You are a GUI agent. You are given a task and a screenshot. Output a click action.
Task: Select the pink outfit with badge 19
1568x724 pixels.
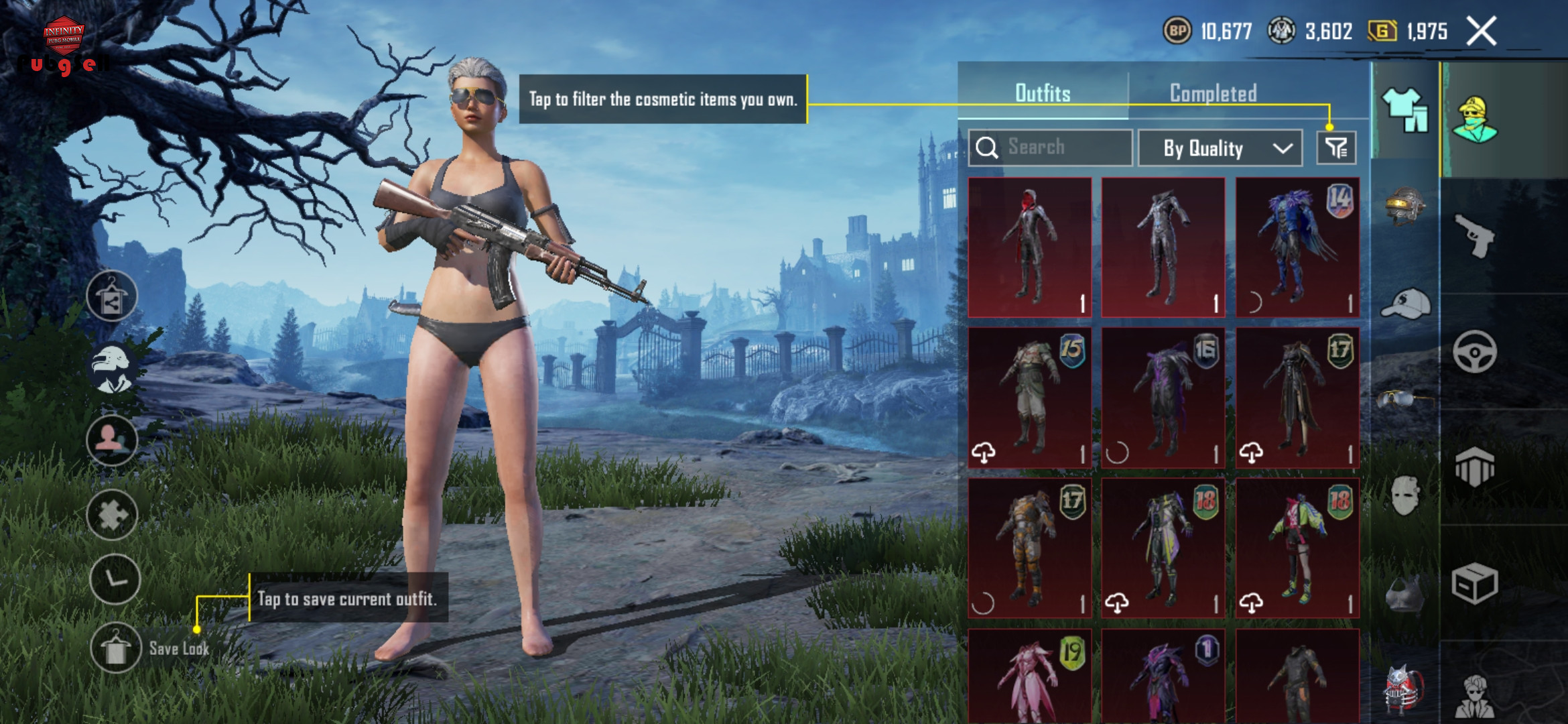(1030, 676)
